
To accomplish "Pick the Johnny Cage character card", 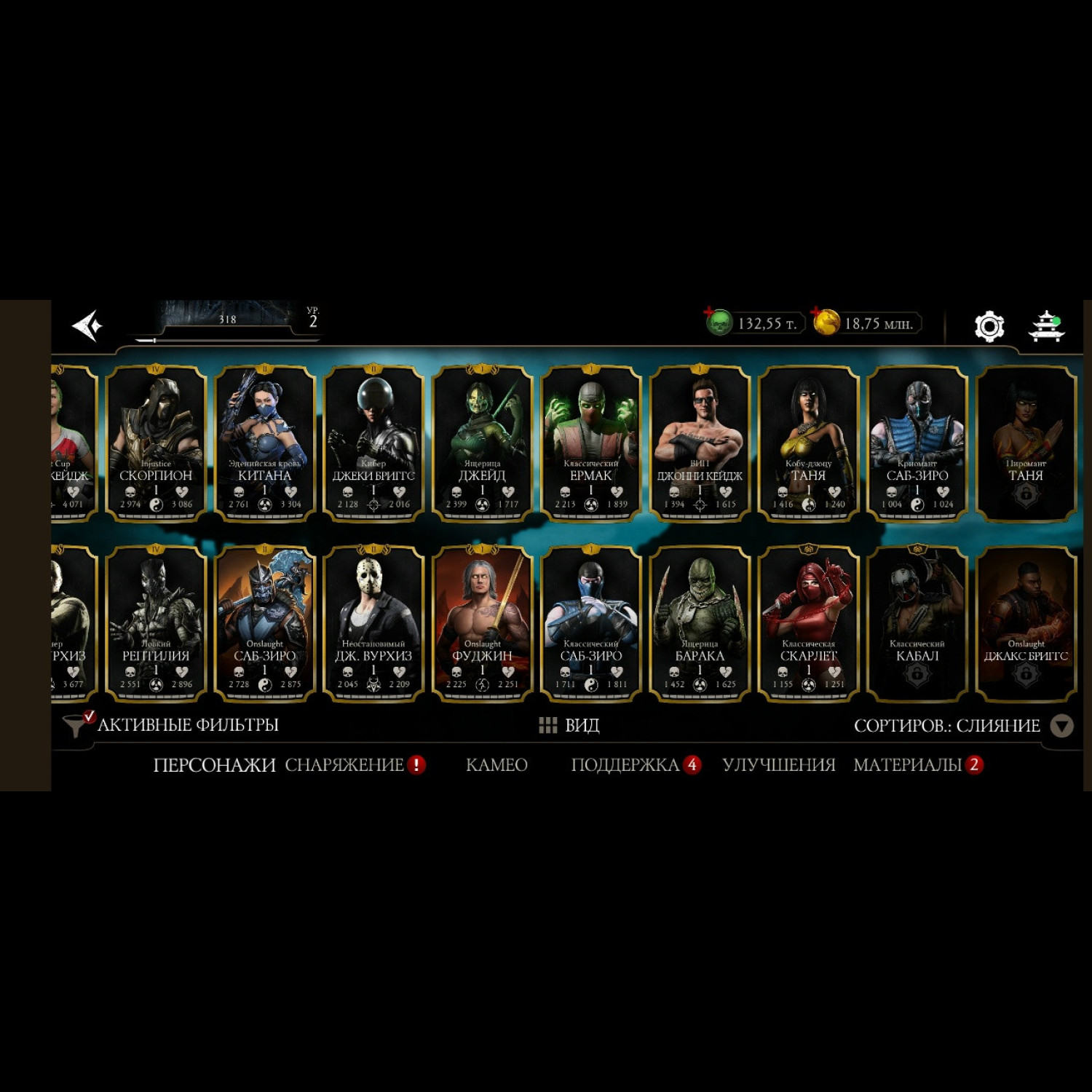I will click(x=699, y=443).
